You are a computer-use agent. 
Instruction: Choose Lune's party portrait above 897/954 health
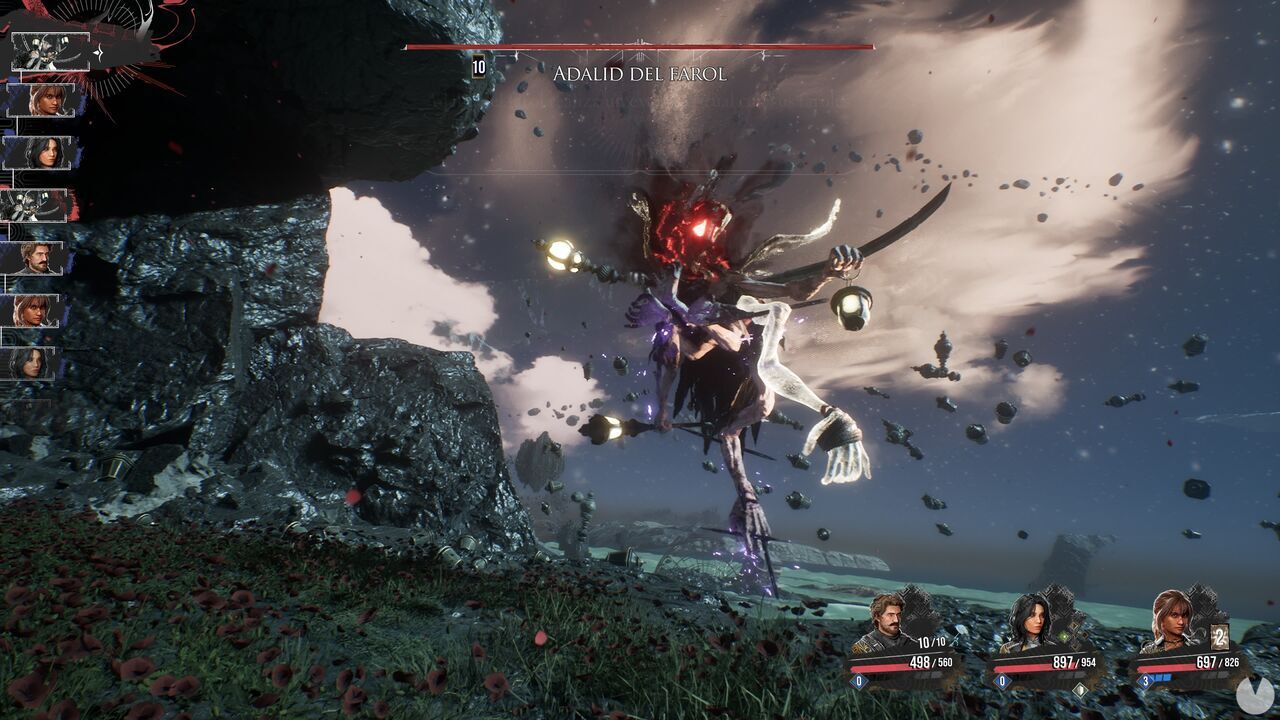click(1029, 620)
